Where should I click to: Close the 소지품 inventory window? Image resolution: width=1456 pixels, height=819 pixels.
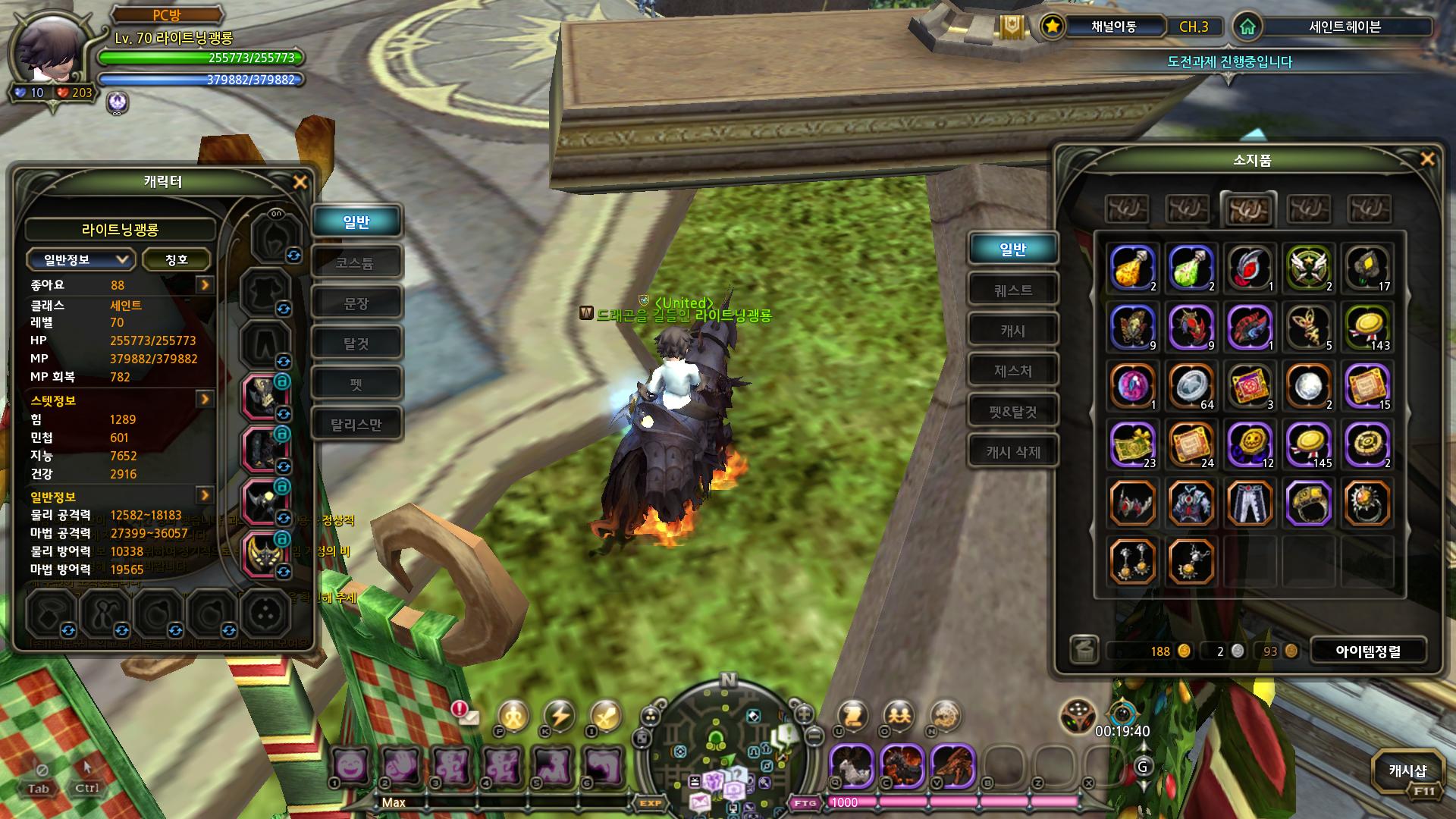point(1426,158)
